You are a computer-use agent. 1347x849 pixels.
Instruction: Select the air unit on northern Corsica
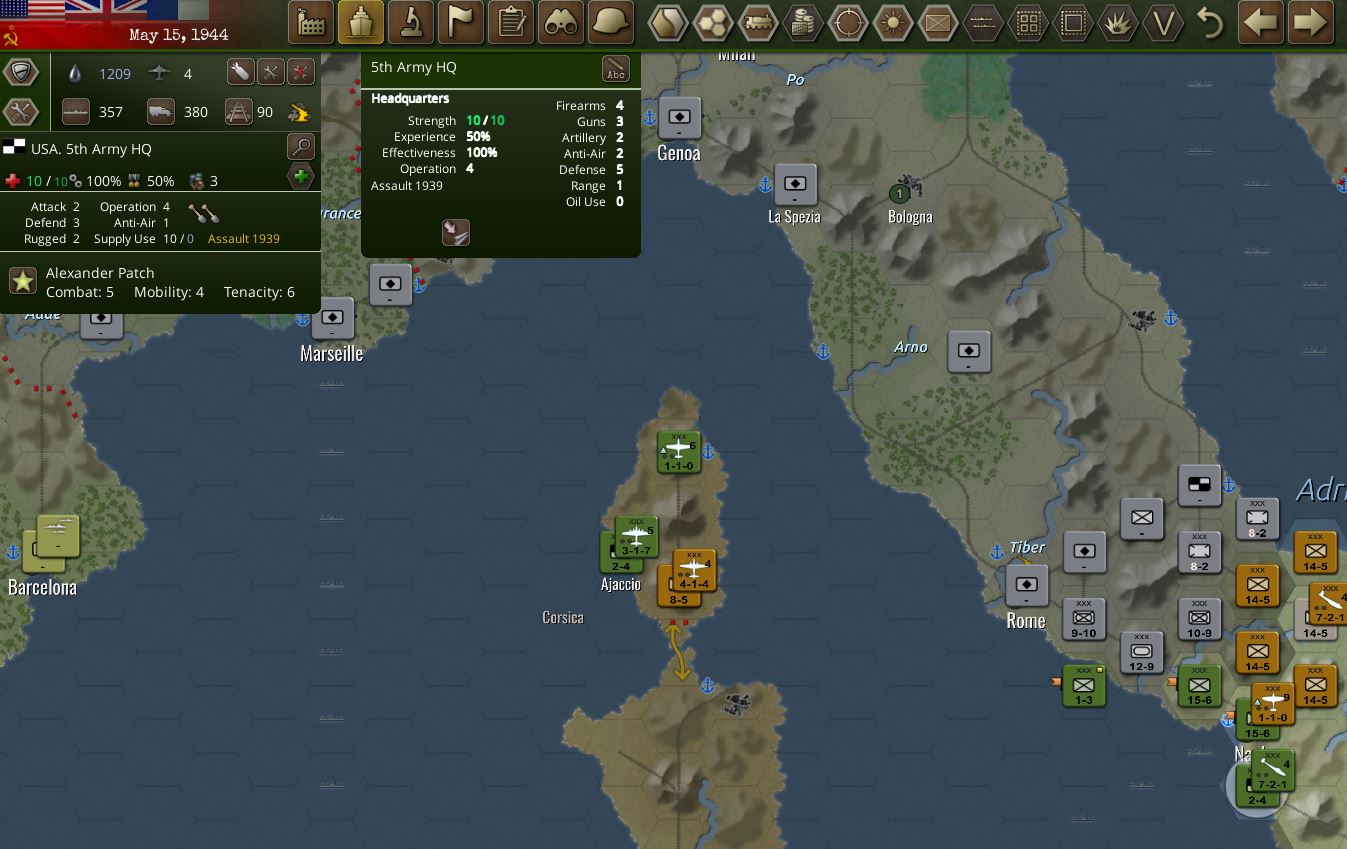678,452
